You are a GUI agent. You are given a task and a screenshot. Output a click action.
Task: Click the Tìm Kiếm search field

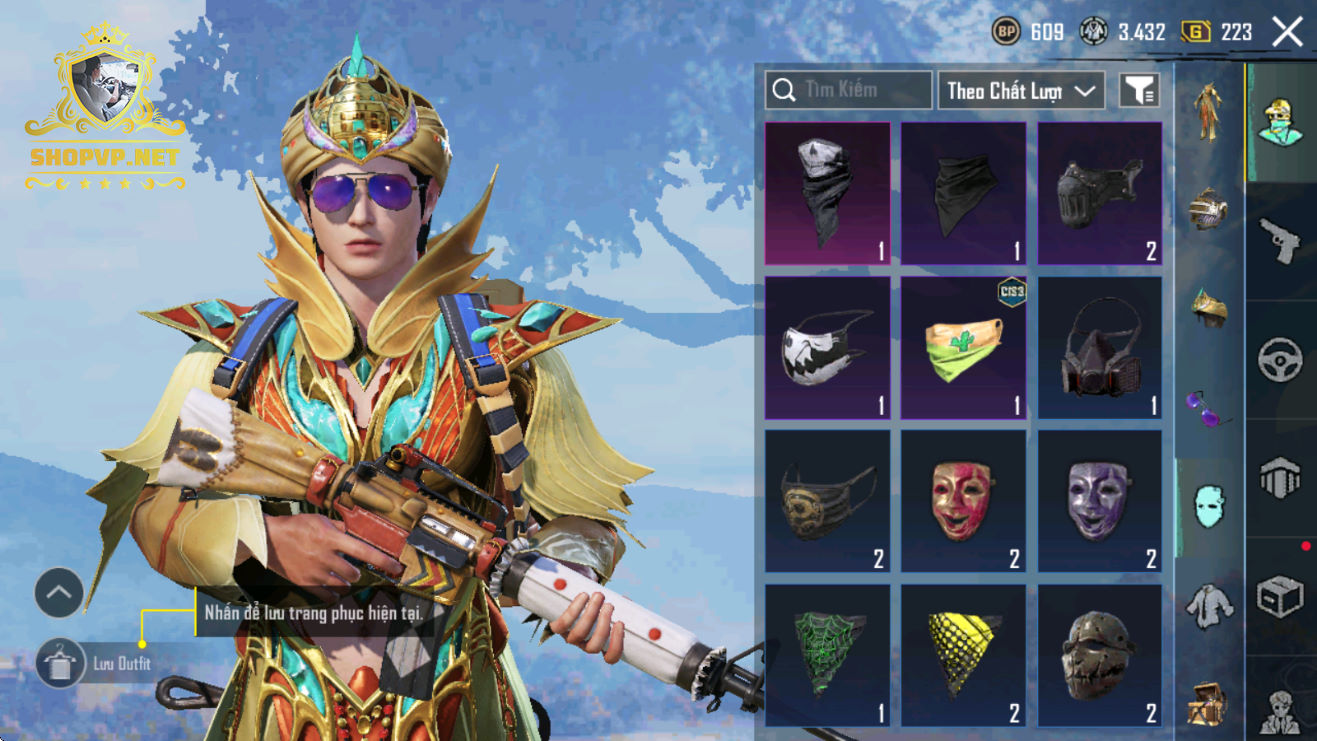(848, 90)
